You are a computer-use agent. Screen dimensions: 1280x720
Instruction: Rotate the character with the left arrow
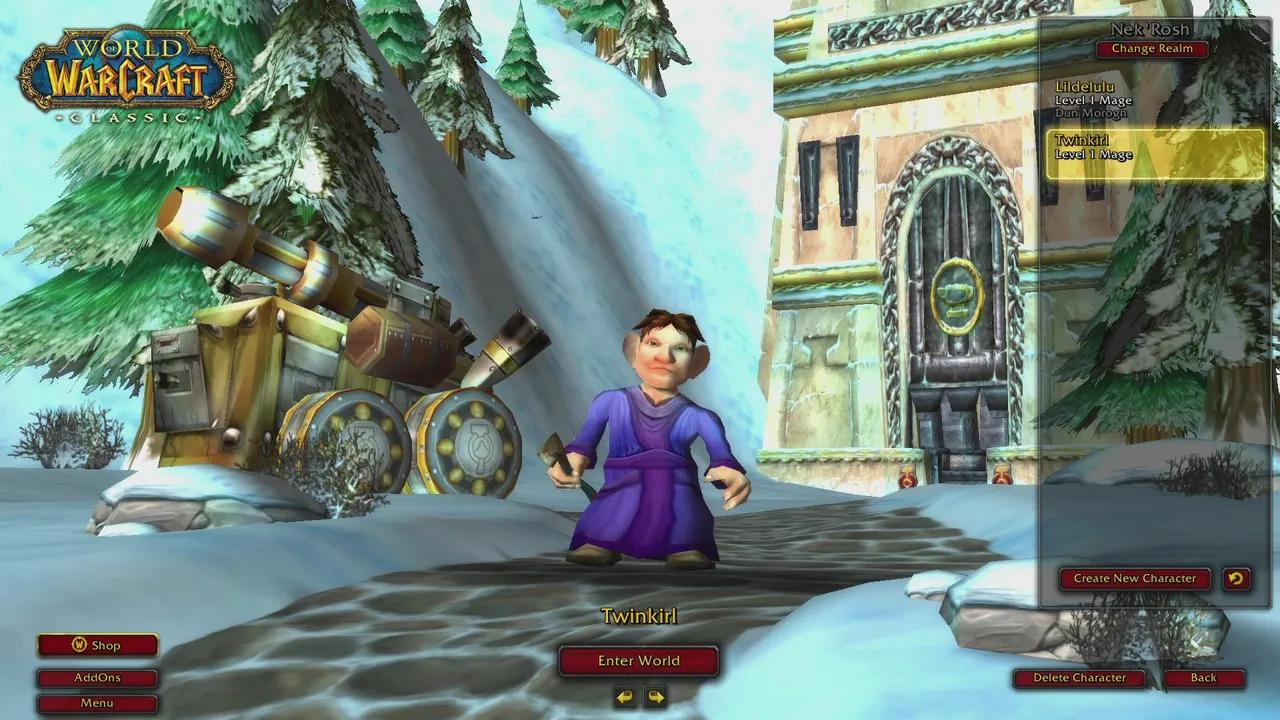(x=625, y=696)
